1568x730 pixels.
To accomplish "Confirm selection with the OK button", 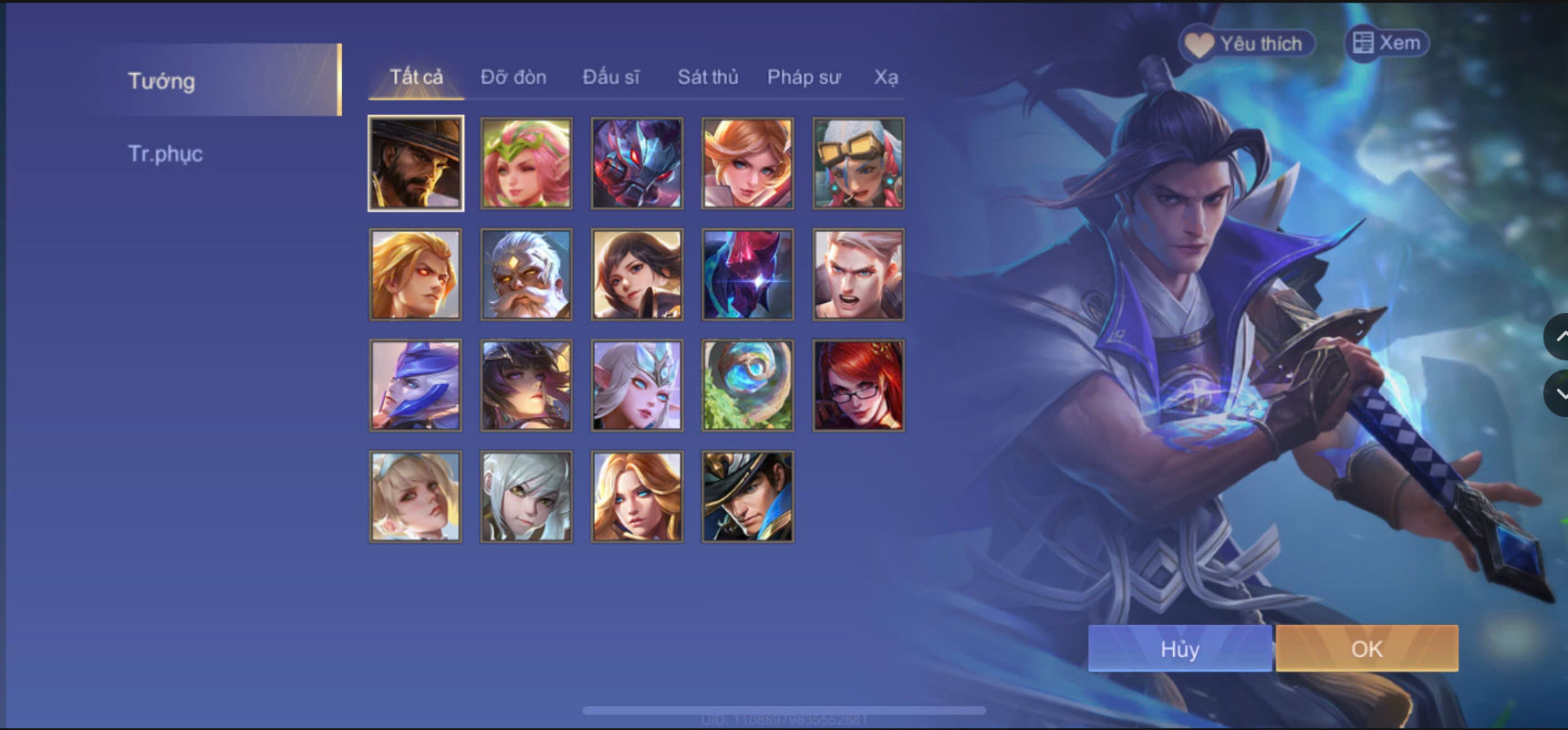I will click(1366, 649).
